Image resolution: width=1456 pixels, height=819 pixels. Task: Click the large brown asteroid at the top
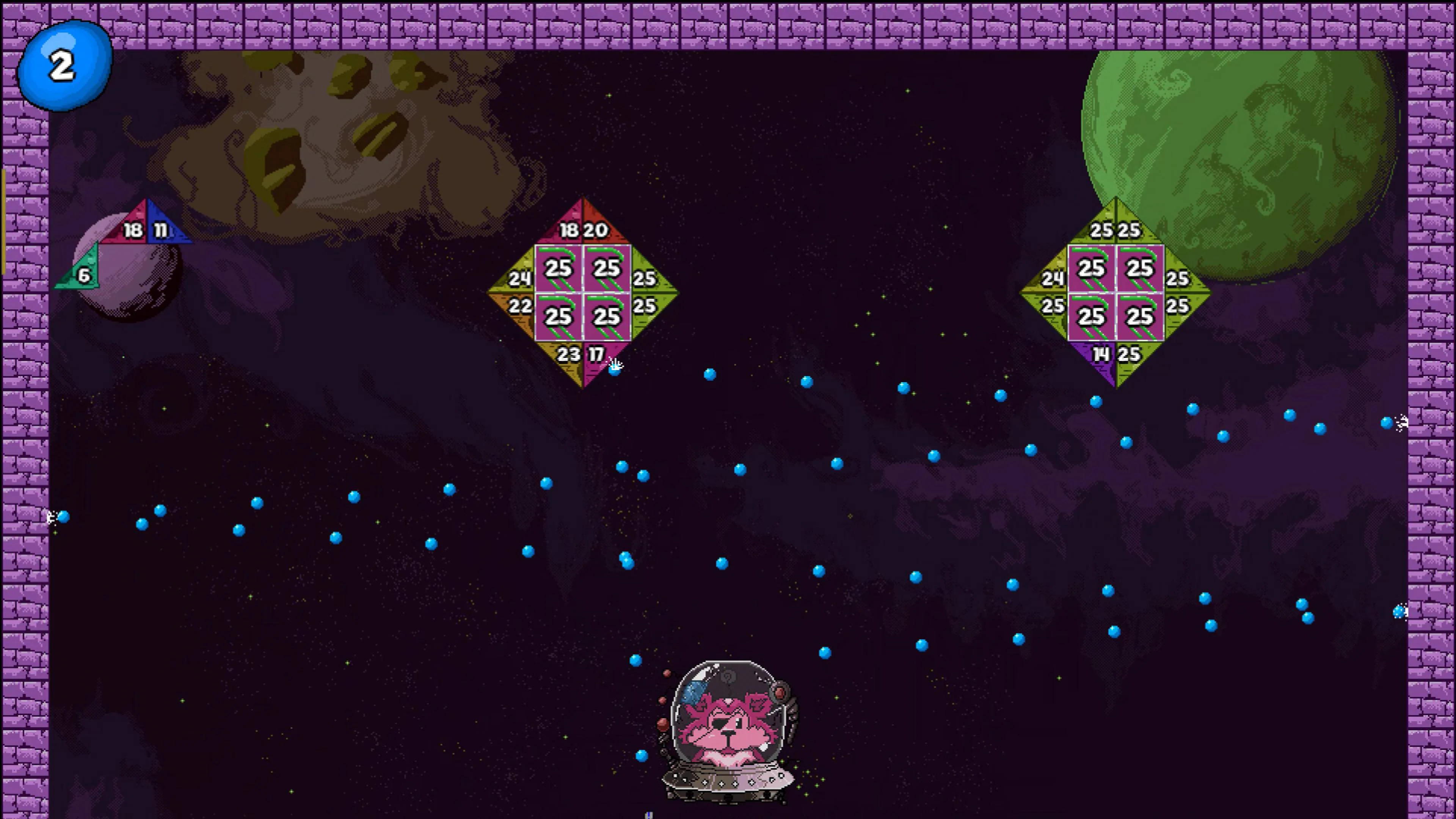coord(339,130)
